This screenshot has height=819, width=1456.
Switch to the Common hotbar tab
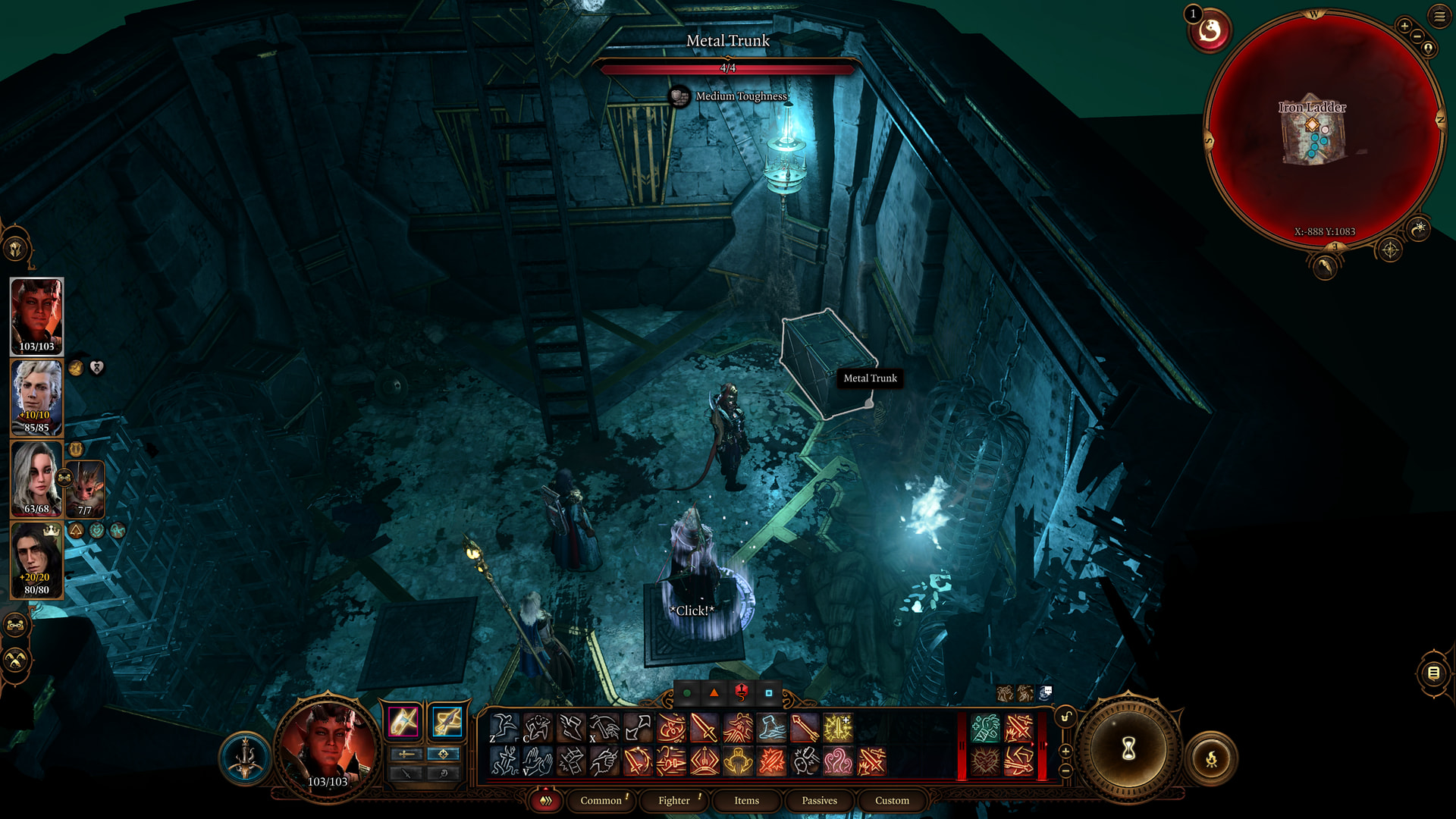tap(601, 800)
